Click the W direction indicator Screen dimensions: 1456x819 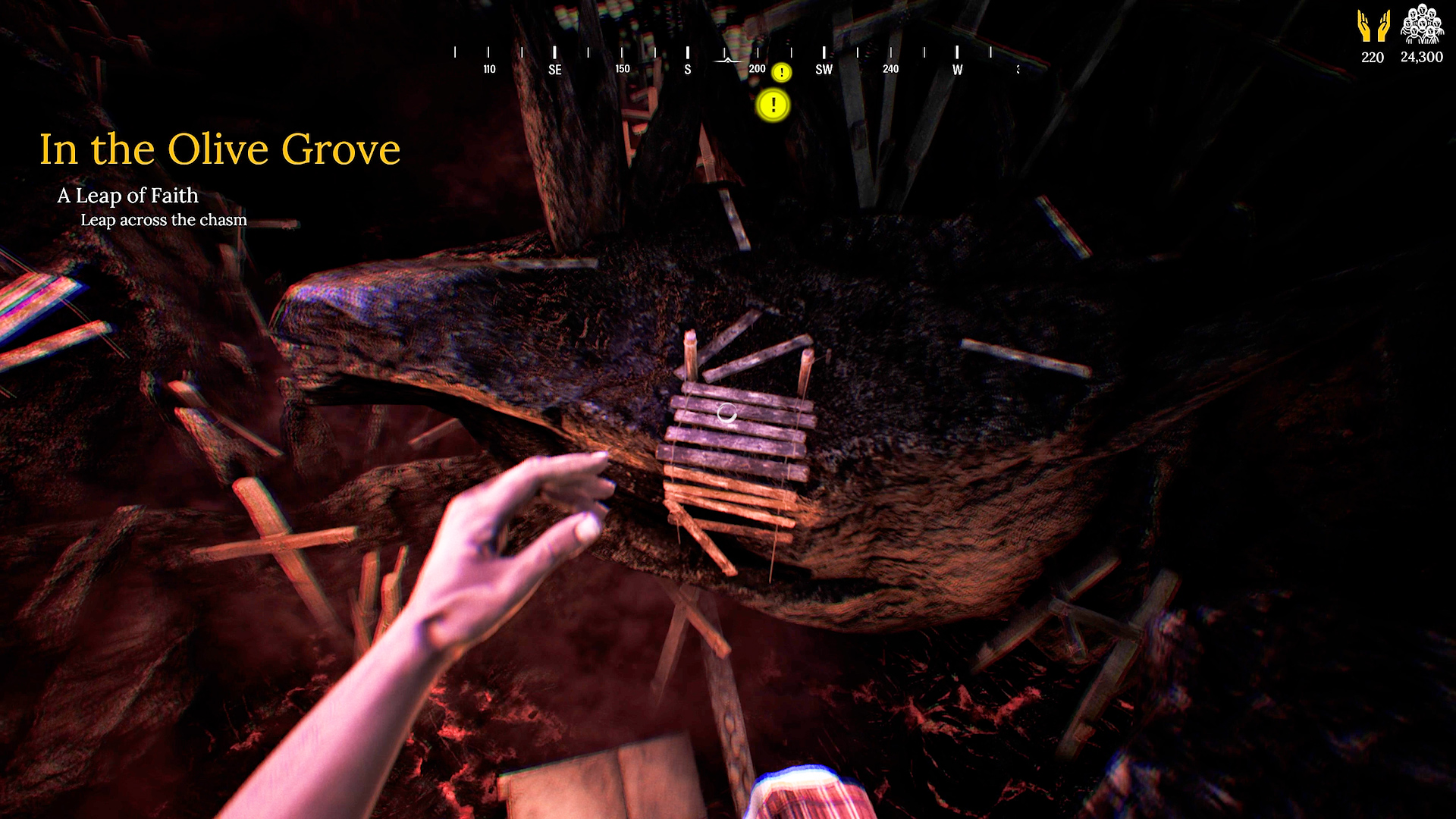click(957, 69)
